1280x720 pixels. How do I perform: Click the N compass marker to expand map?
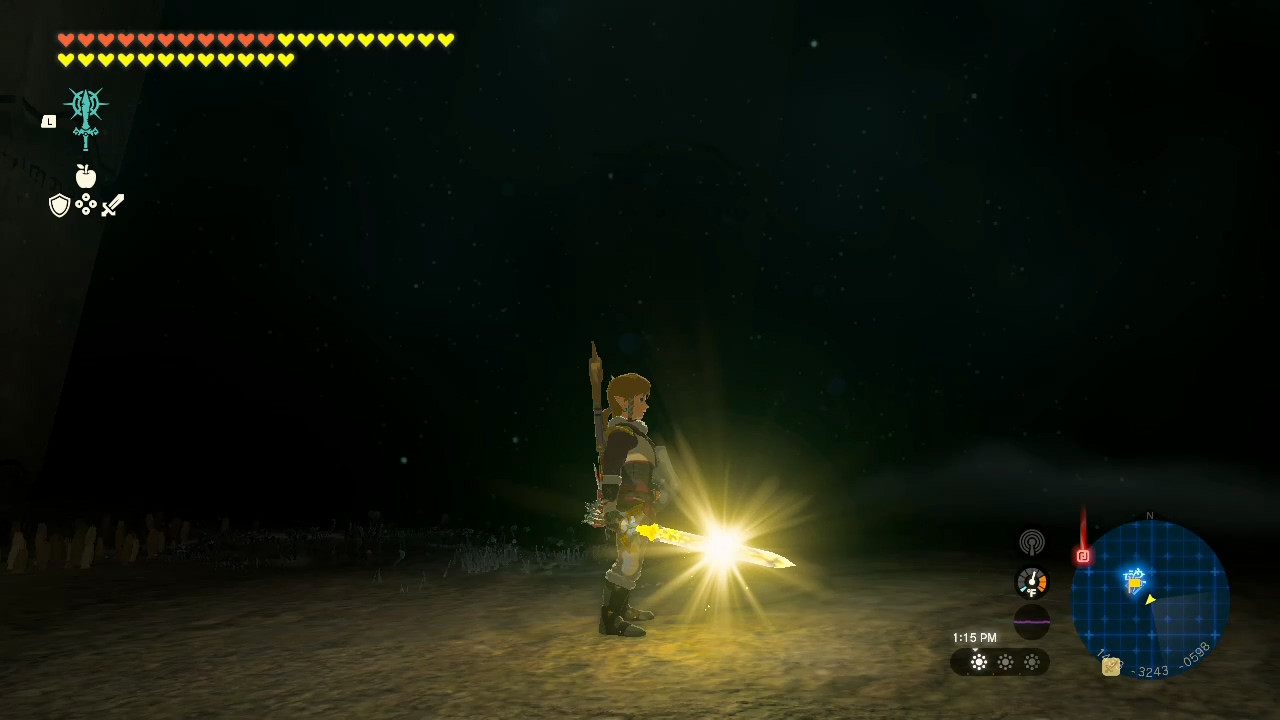click(x=1150, y=515)
